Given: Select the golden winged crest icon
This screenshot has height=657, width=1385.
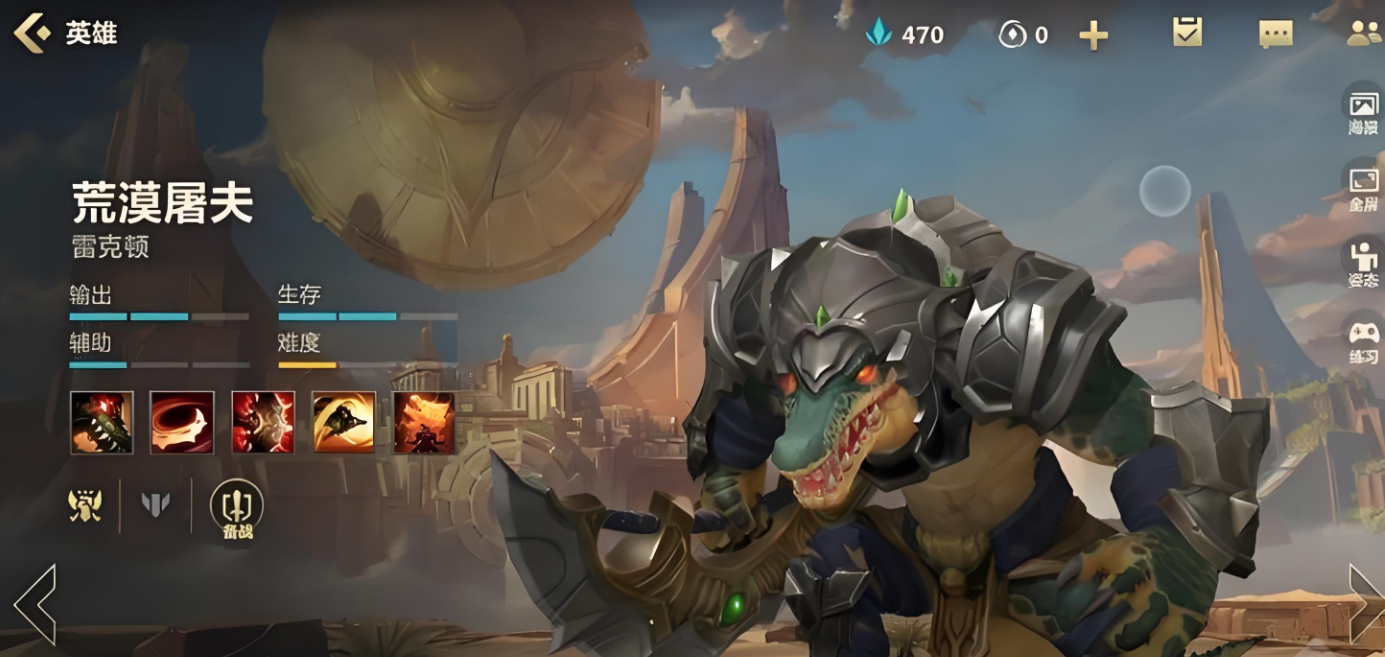Looking at the screenshot, I should coord(85,505).
